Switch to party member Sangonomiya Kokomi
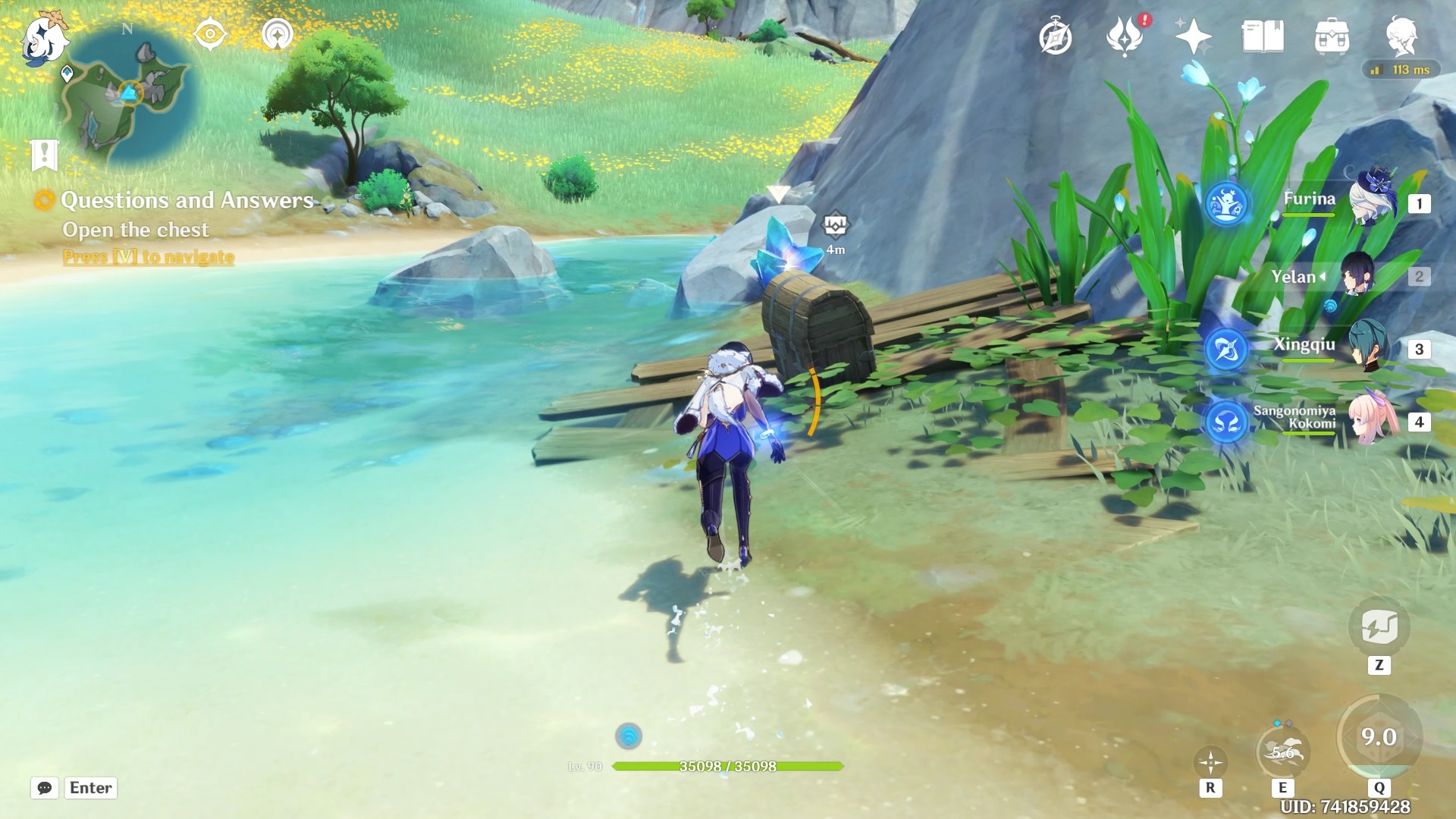The width and height of the screenshot is (1456, 819). click(1371, 419)
